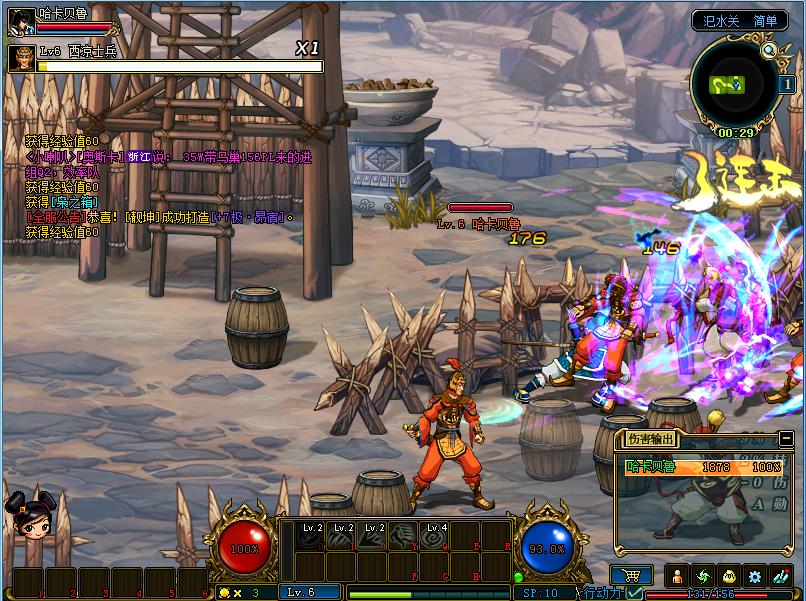This screenshot has height=601, width=806.
Task: Open settings with the blue gear icon
Action: (x=754, y=576)
